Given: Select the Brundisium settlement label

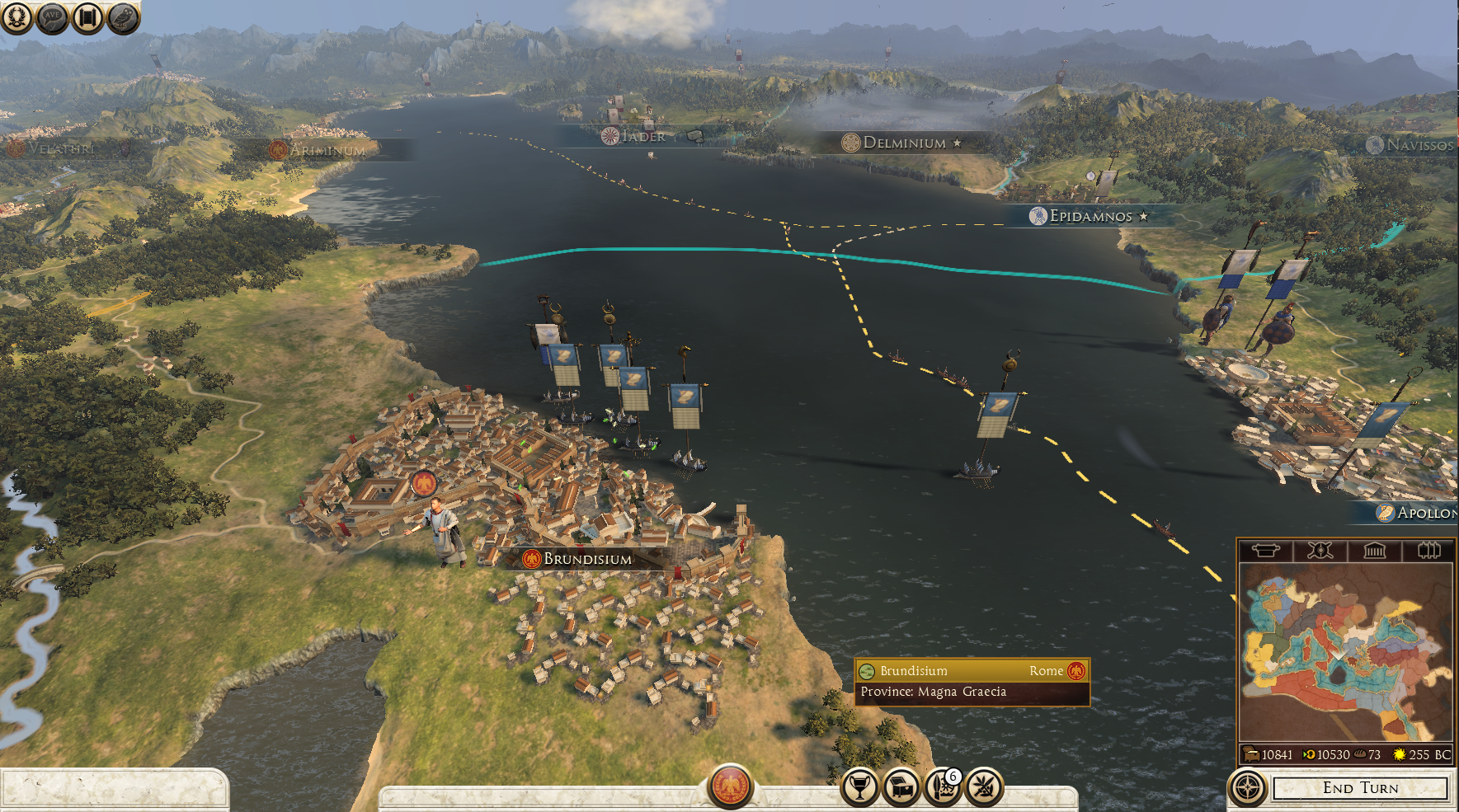Looking at the screenshot, I should pyautogui.click(x=586, y=559).
